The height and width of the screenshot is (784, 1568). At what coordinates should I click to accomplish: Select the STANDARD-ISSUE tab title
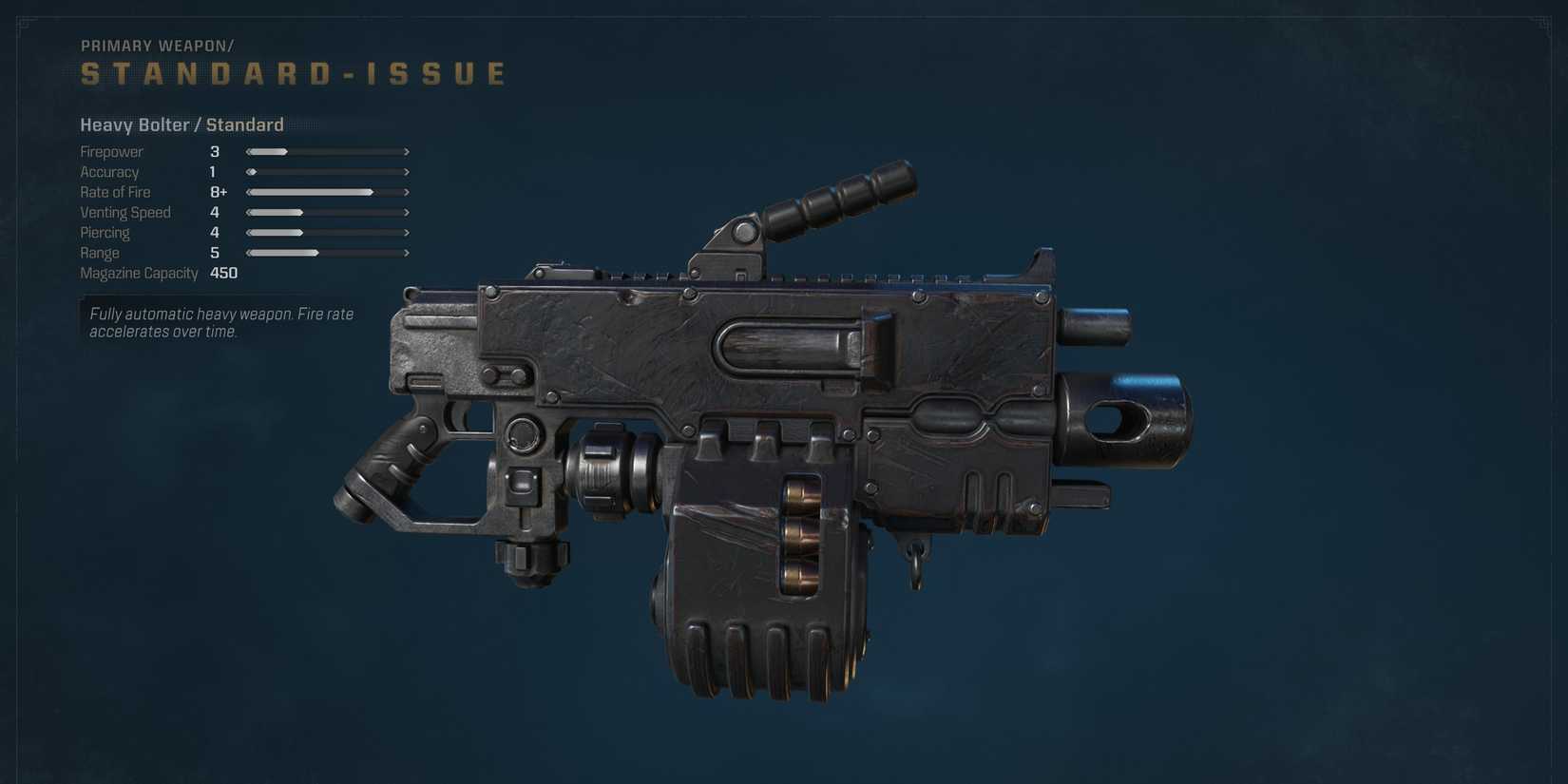coord(292,72)
